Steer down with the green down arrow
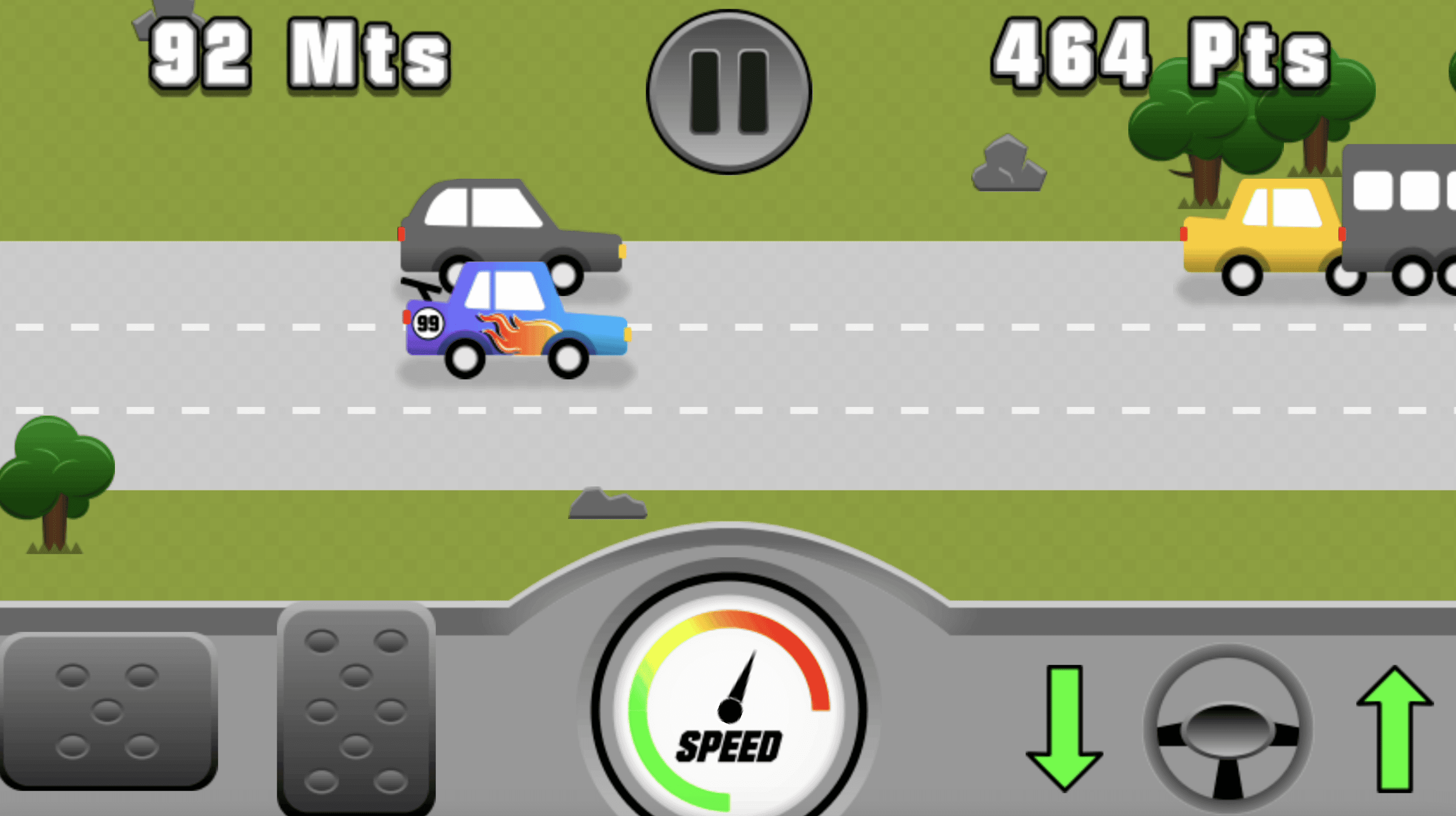Viewport: 1456px width, 816px height. point(1064,727)
